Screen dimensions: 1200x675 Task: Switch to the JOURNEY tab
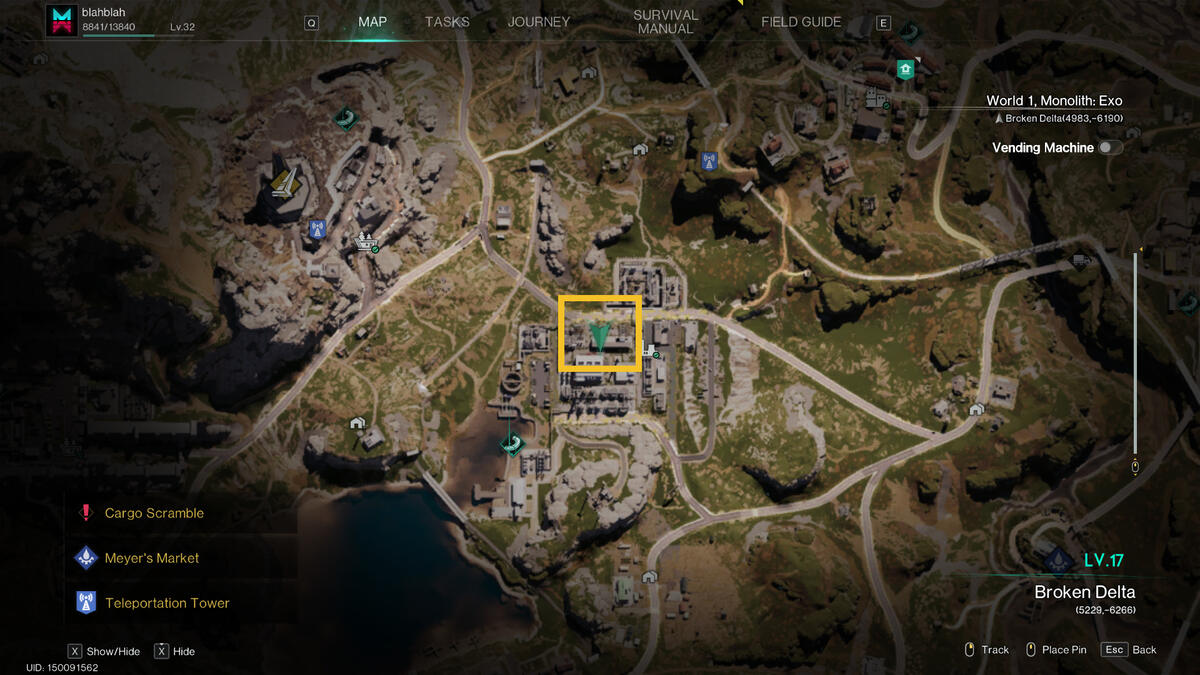coord(538,22)
